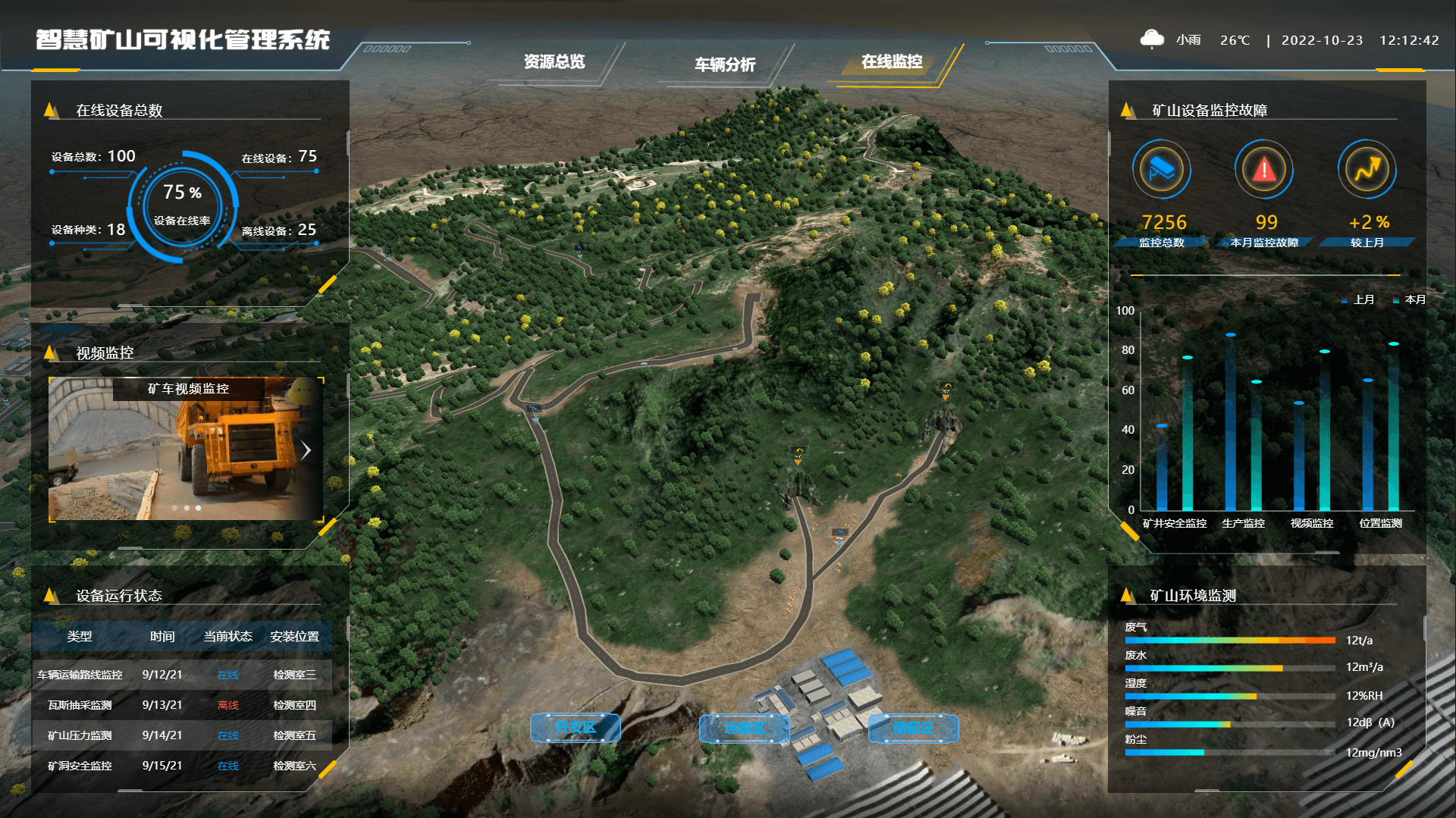Screen dimensions: 1456x818
Task: Select the 在线监控 tab
Action: coord(892,62)
